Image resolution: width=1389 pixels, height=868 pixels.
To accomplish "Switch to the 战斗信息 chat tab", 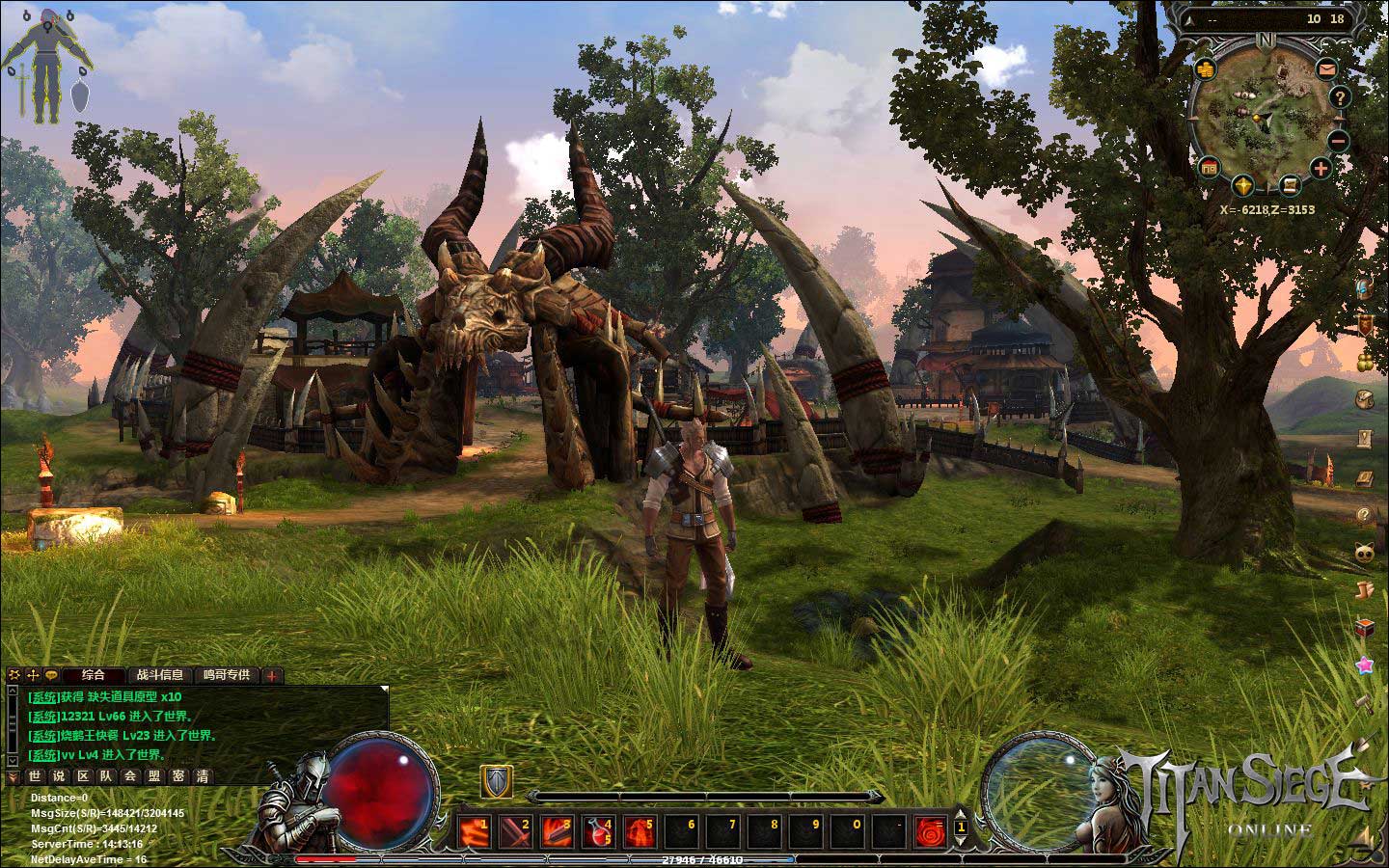I will tap(159, 675).
